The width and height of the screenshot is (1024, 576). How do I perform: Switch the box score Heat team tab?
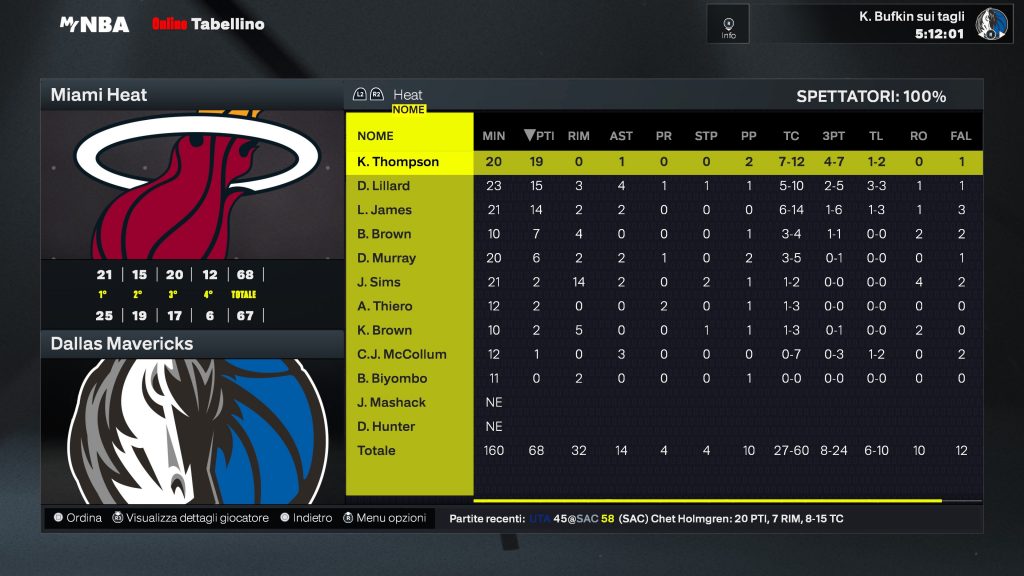(407, 95)
